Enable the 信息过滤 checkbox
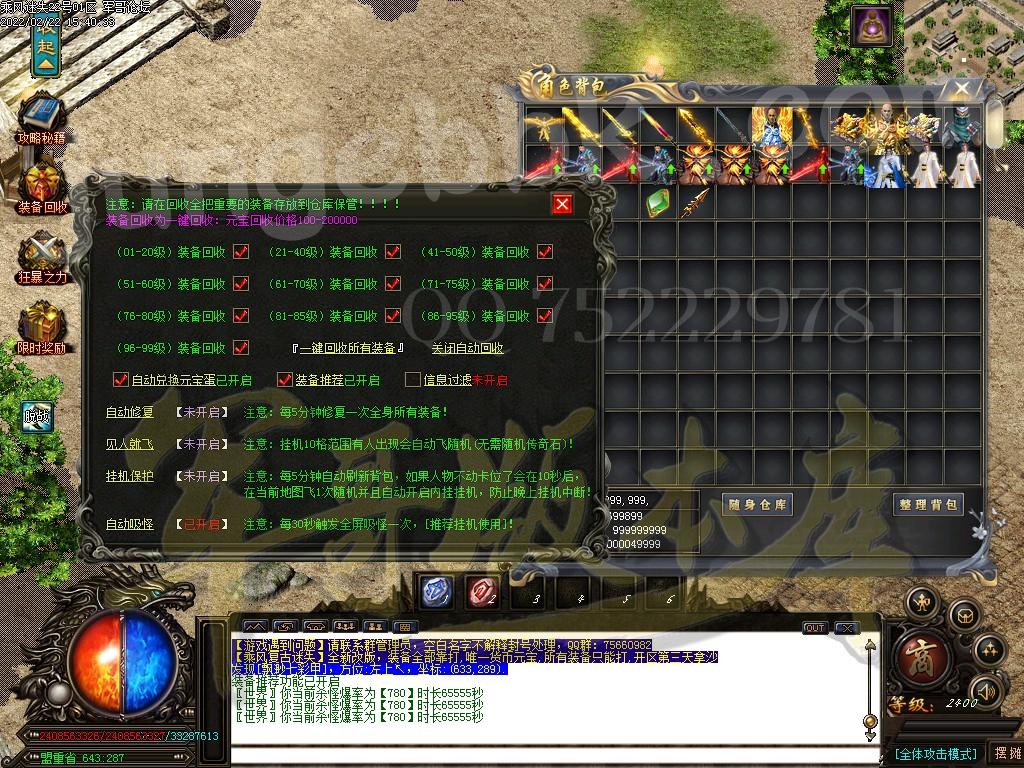Image resolution: width=1024 pixels, height=768 pixels. pyautogui.click(x=412, y=380)
